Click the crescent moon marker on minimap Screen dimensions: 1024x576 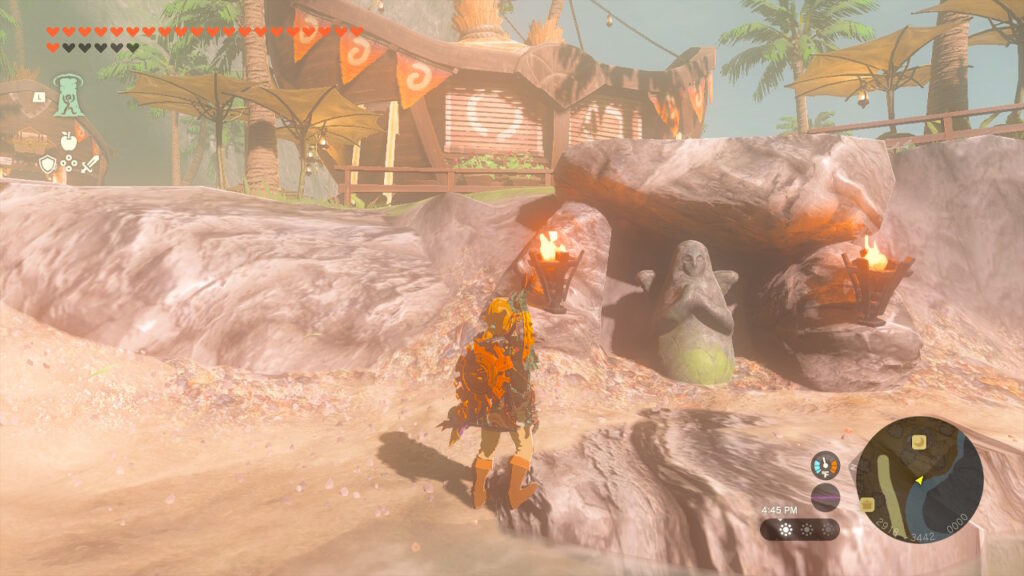917,442
